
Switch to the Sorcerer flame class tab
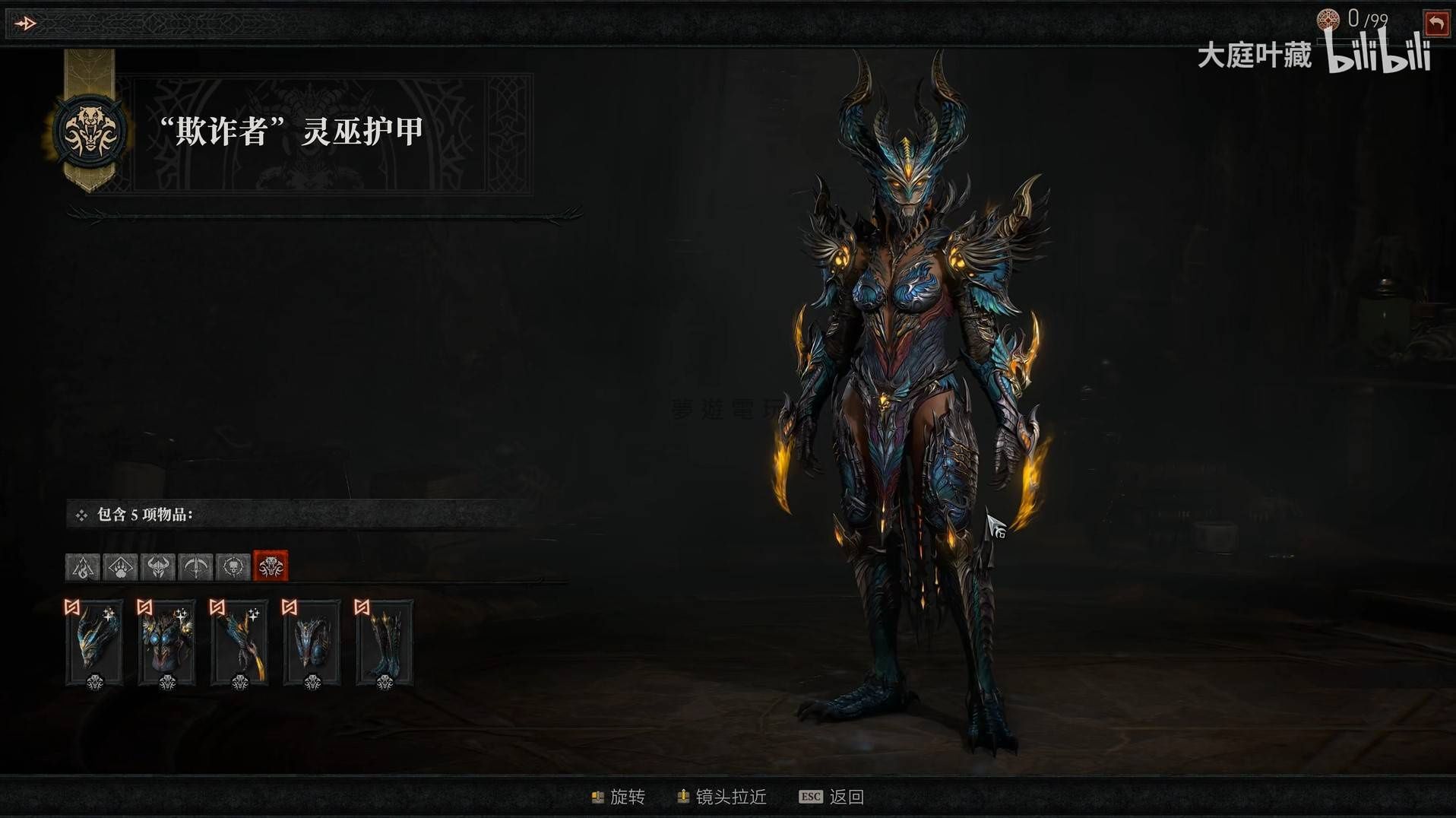(x=83, y=567)
